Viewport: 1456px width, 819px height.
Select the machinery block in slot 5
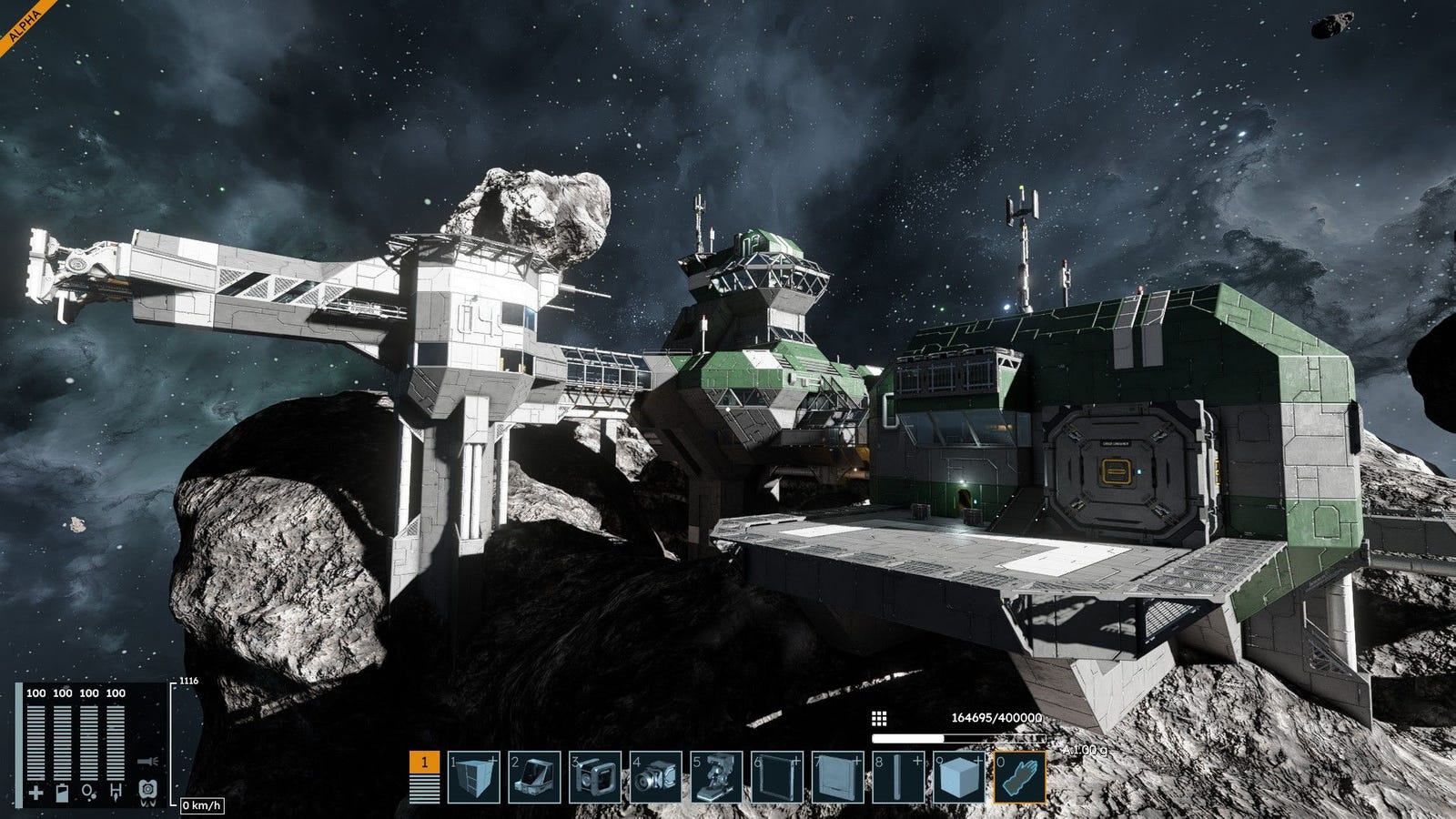click(716, 777)
